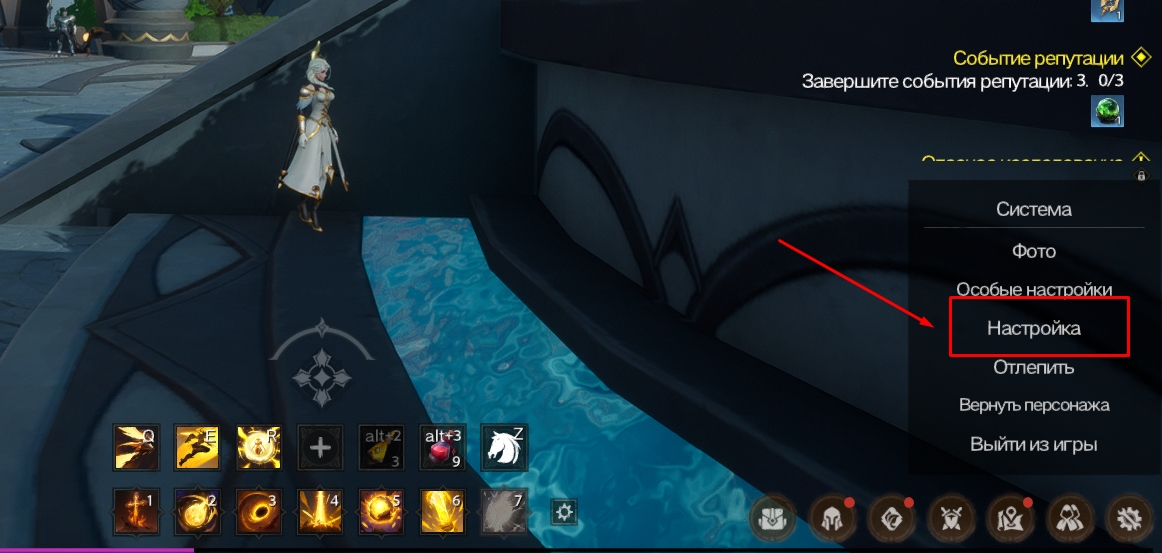
Task: Activate the winged dash skill on Q
Action: click(x=135, y=447)
